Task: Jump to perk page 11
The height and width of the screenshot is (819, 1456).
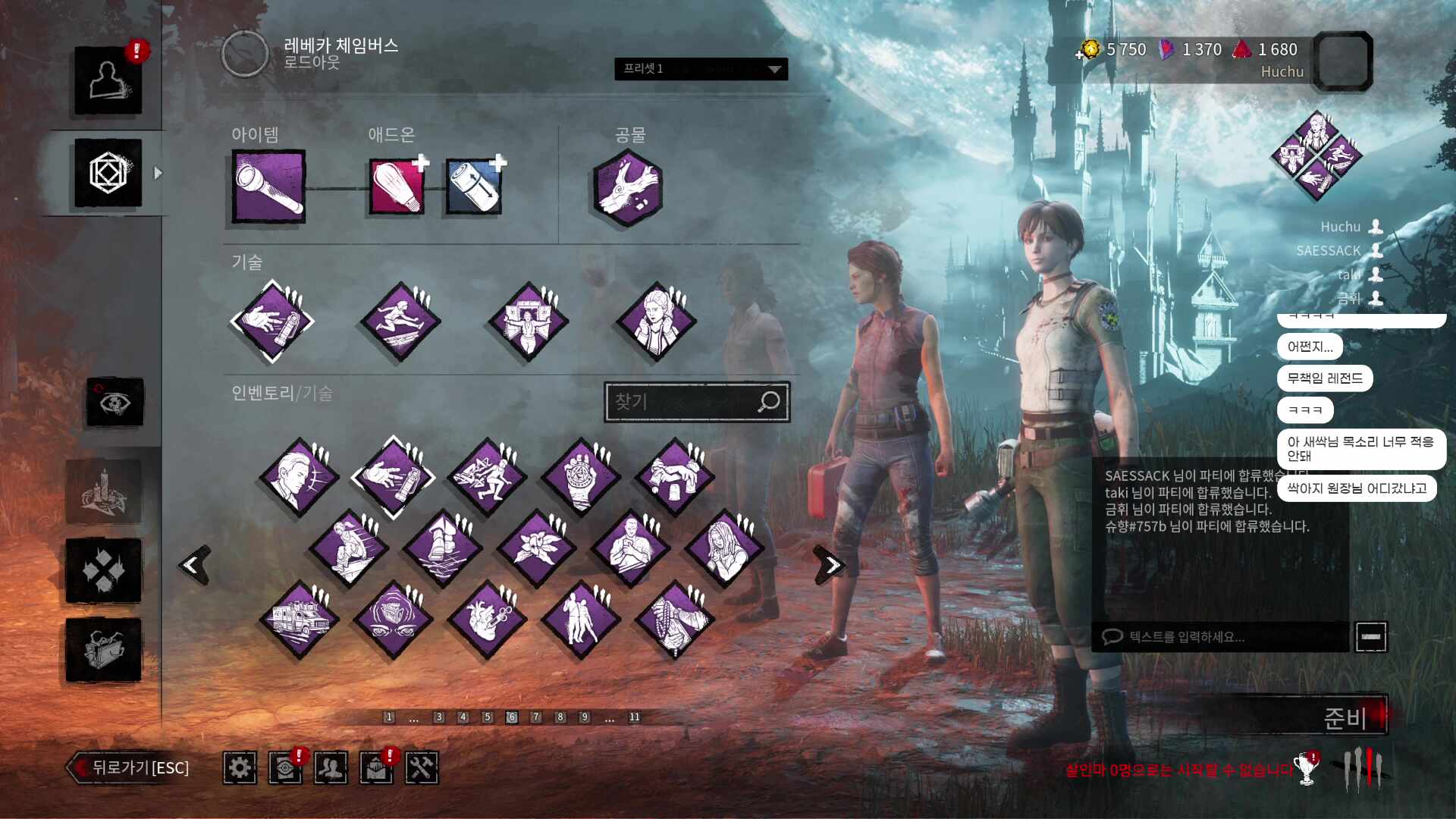Action: 634,717
